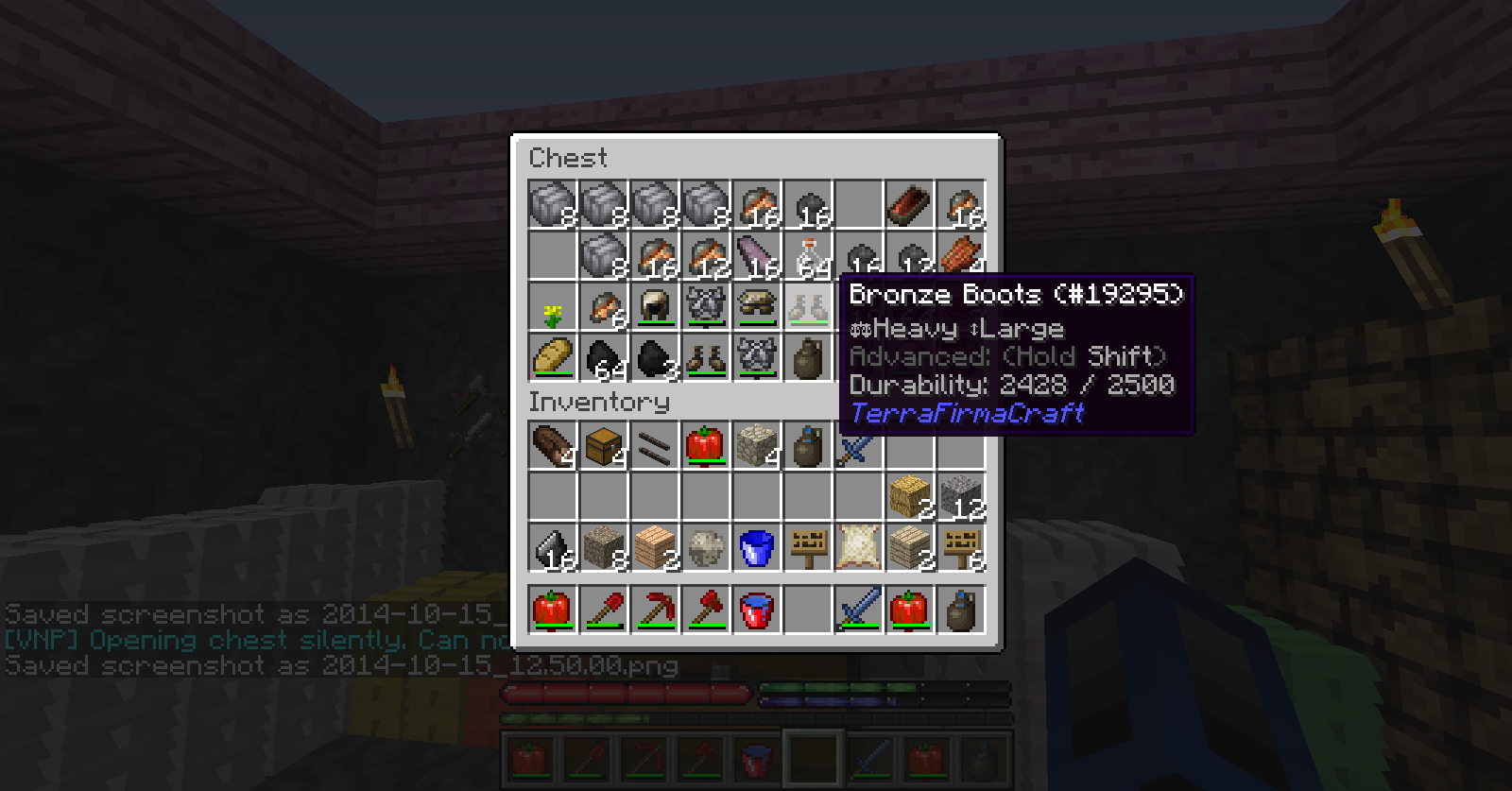1512x791 pixels.
Task: Take the bread loaf from the chest
Action: 553,357
